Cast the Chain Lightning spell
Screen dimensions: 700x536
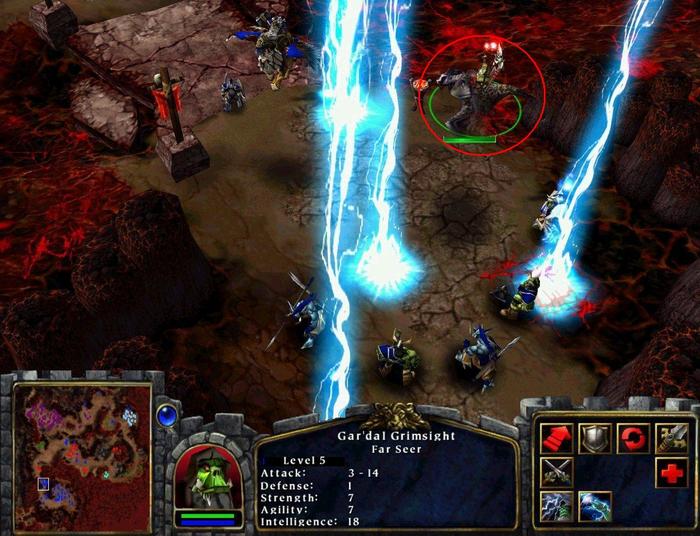(556, 506)
